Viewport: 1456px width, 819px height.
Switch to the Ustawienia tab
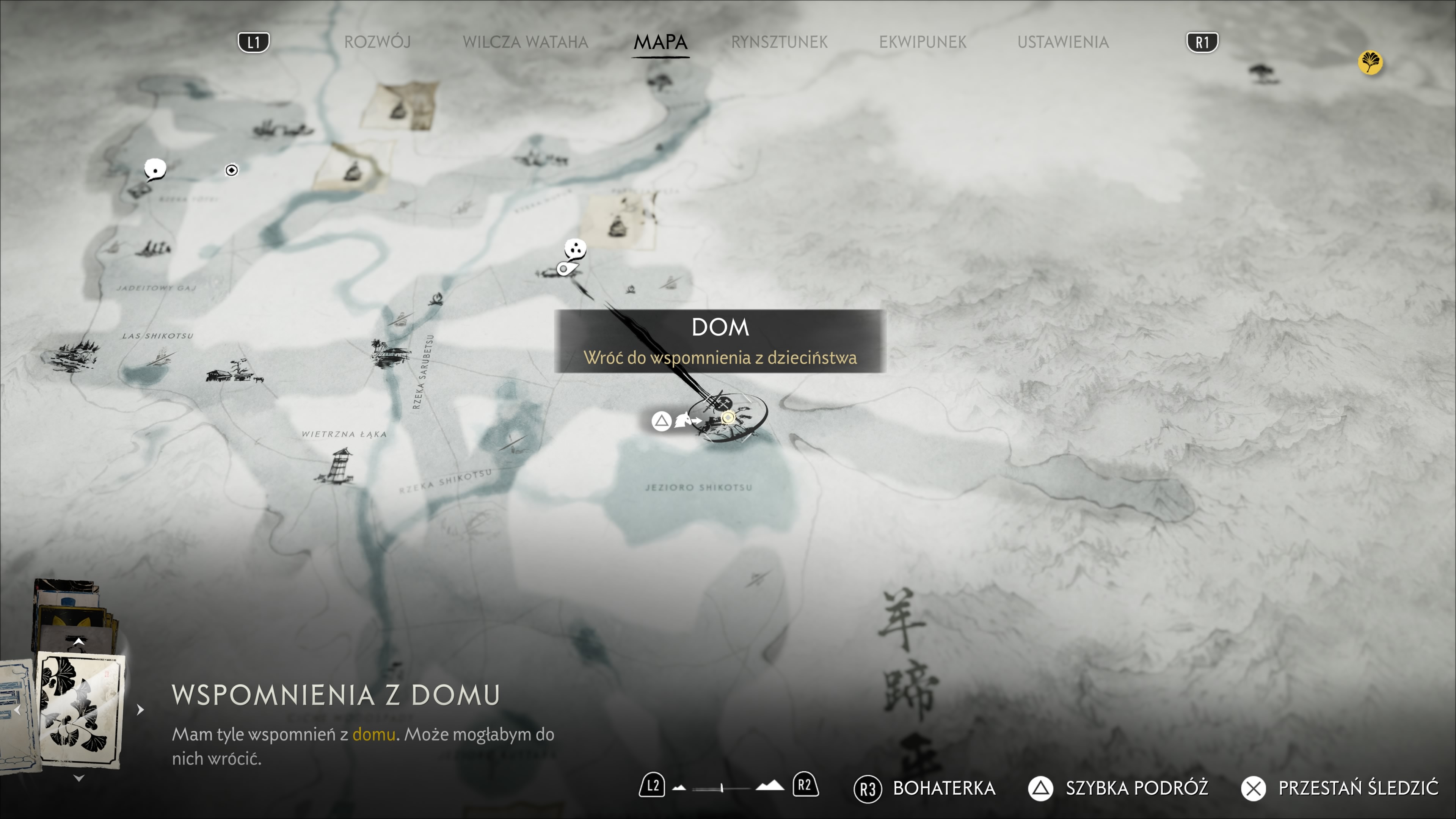click(1062, 42)
